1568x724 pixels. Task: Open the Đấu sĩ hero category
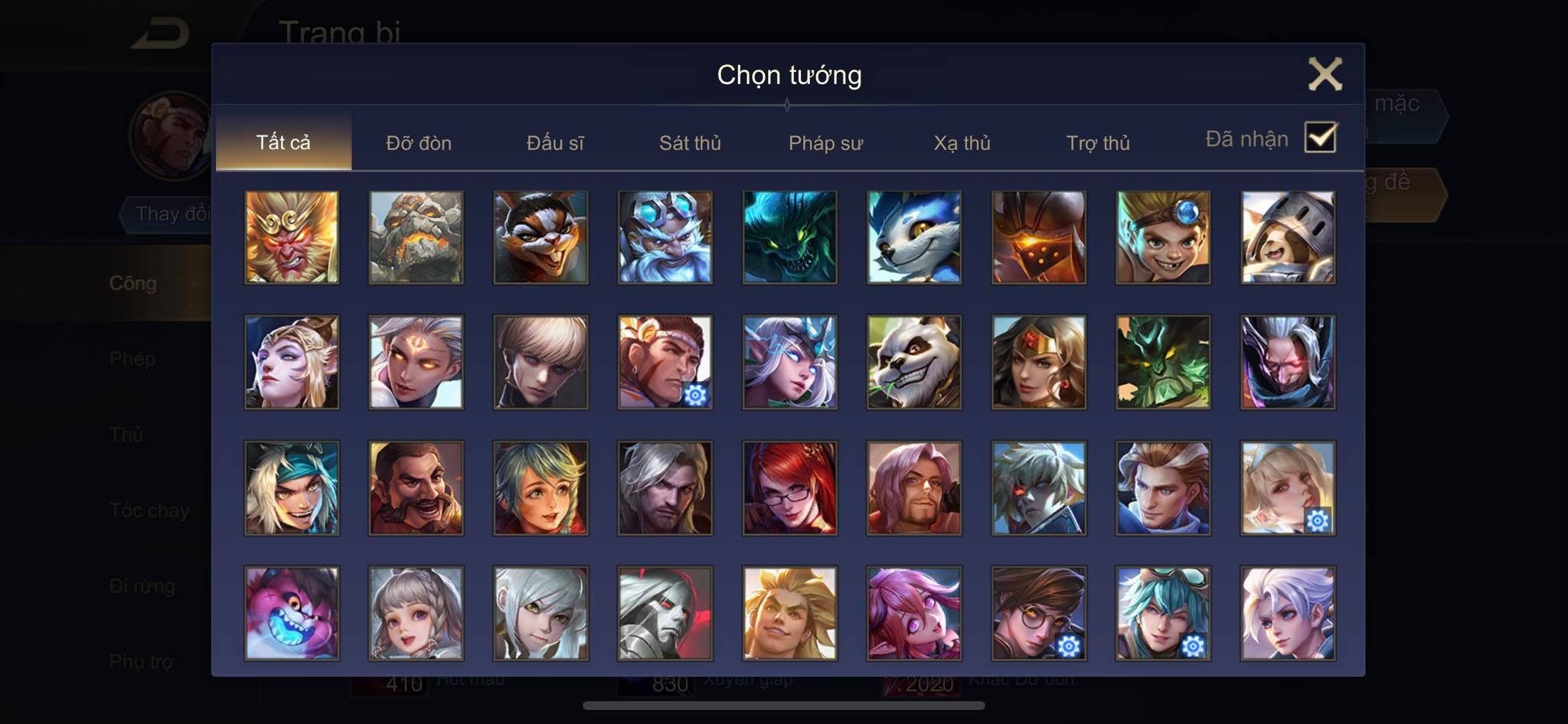555,143
